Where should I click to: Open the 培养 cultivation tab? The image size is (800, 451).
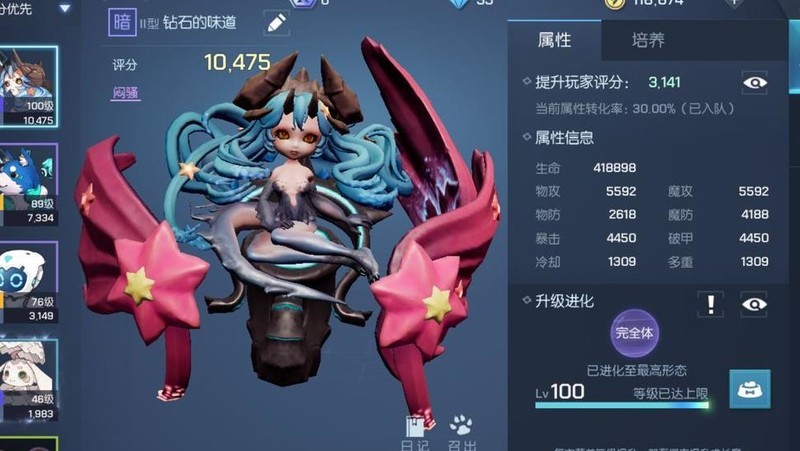point(648,41)
